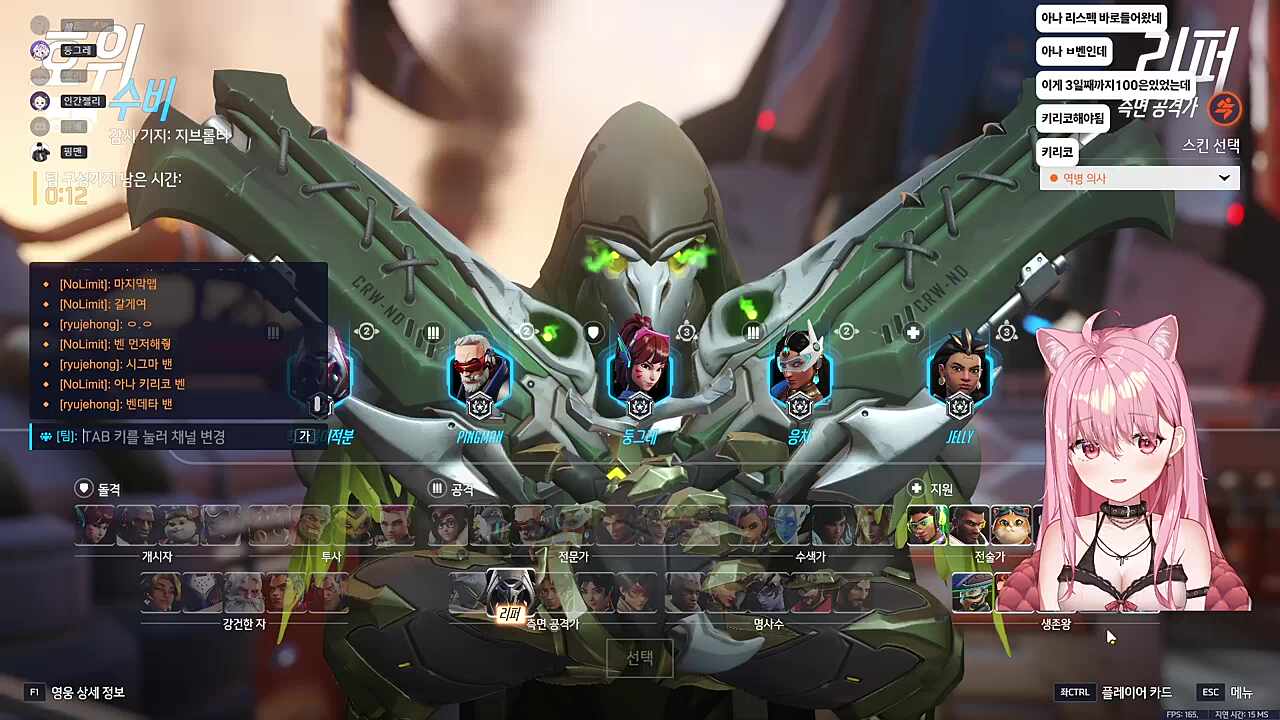
Task: Choose the Sombra hero portrait
Action: coord(747,525)
